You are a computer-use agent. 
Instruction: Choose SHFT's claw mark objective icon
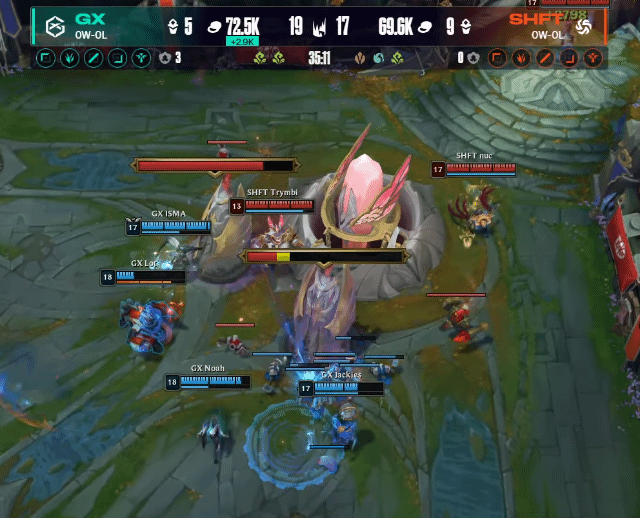pos(521,58)
